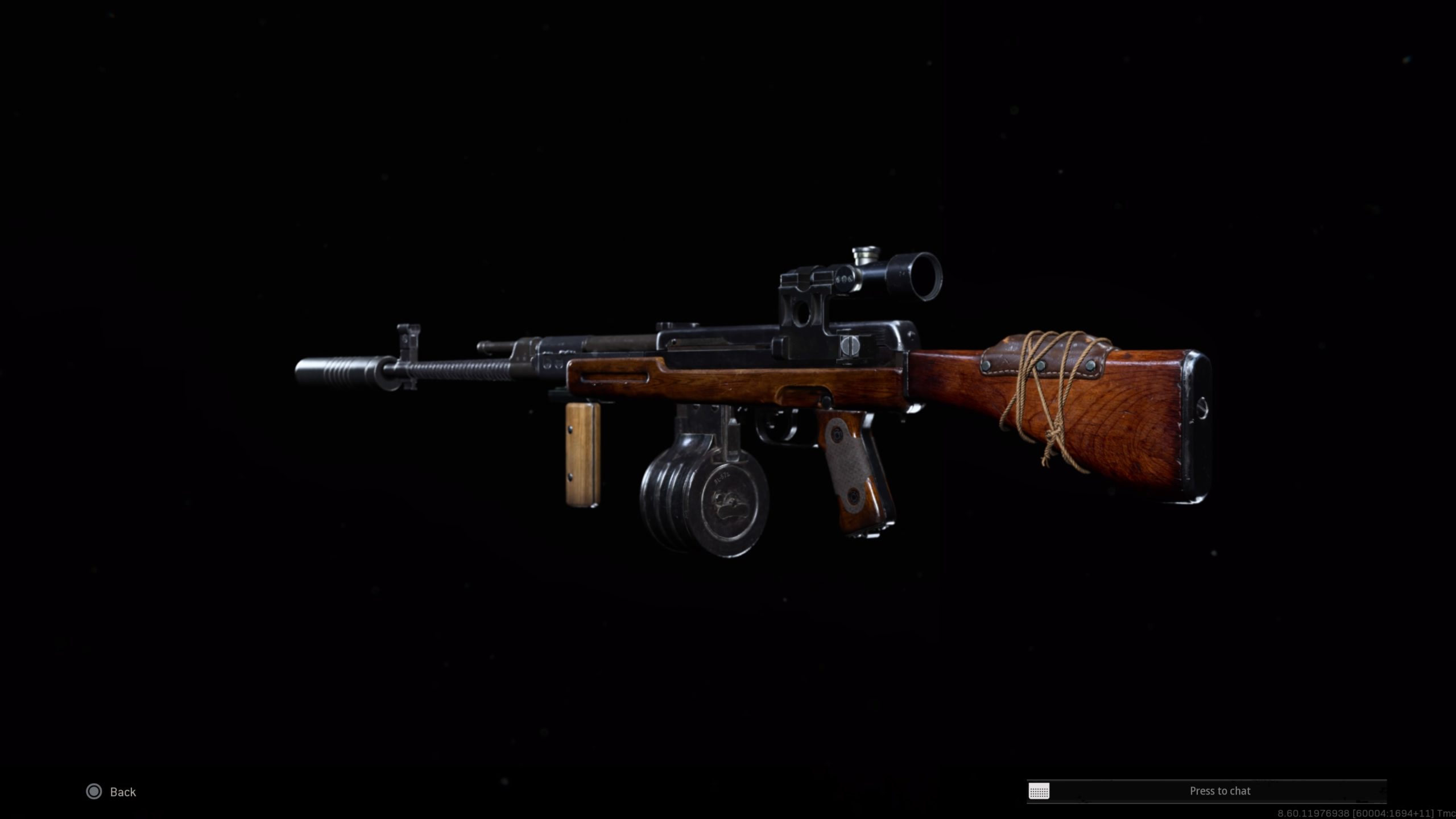The height and width of the screenshot is (819, 1456).
Task: Select the Press to chat bar
Action: (1220, 791)
